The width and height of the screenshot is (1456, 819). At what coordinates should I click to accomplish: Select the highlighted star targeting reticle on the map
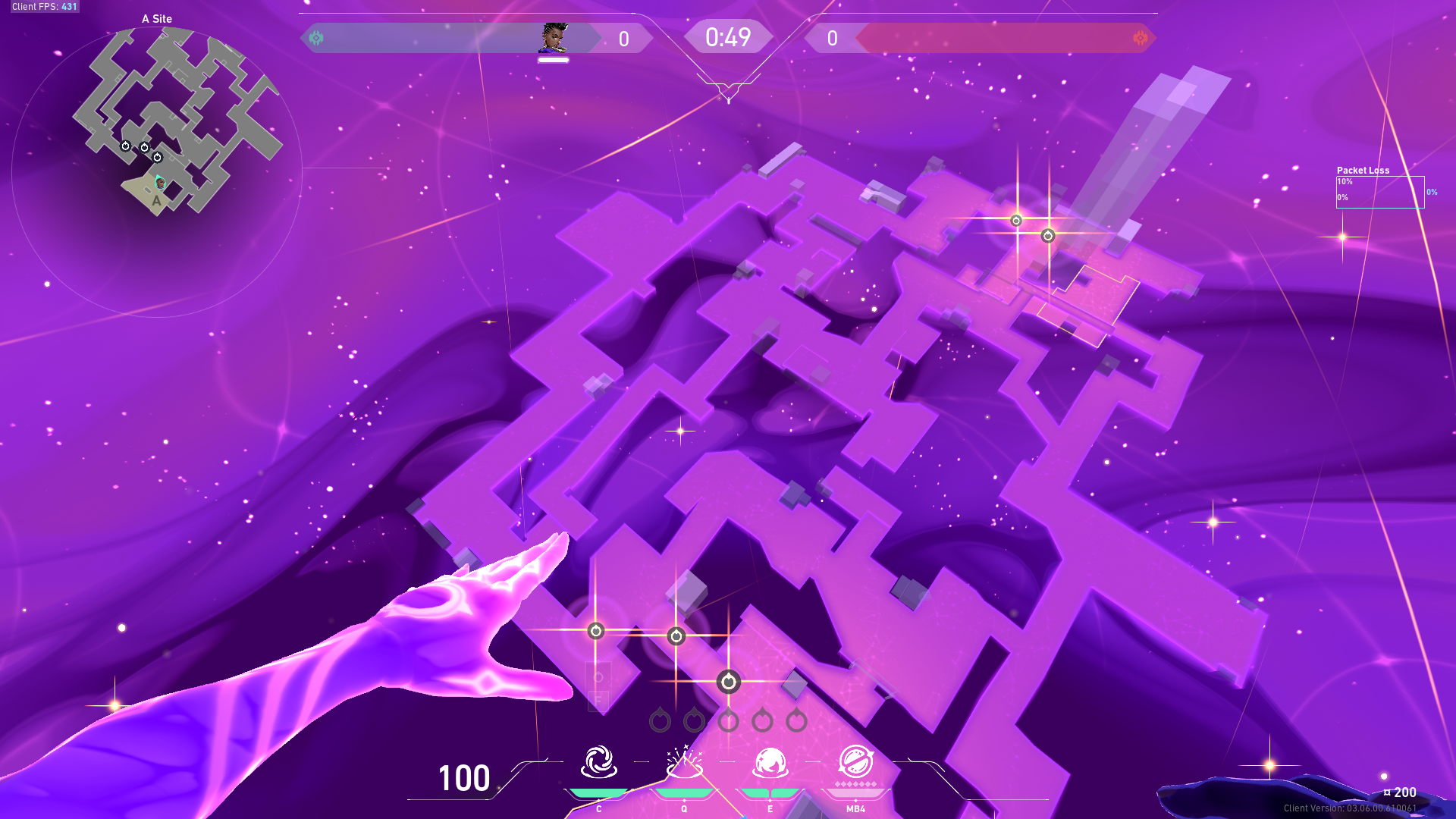730,680
